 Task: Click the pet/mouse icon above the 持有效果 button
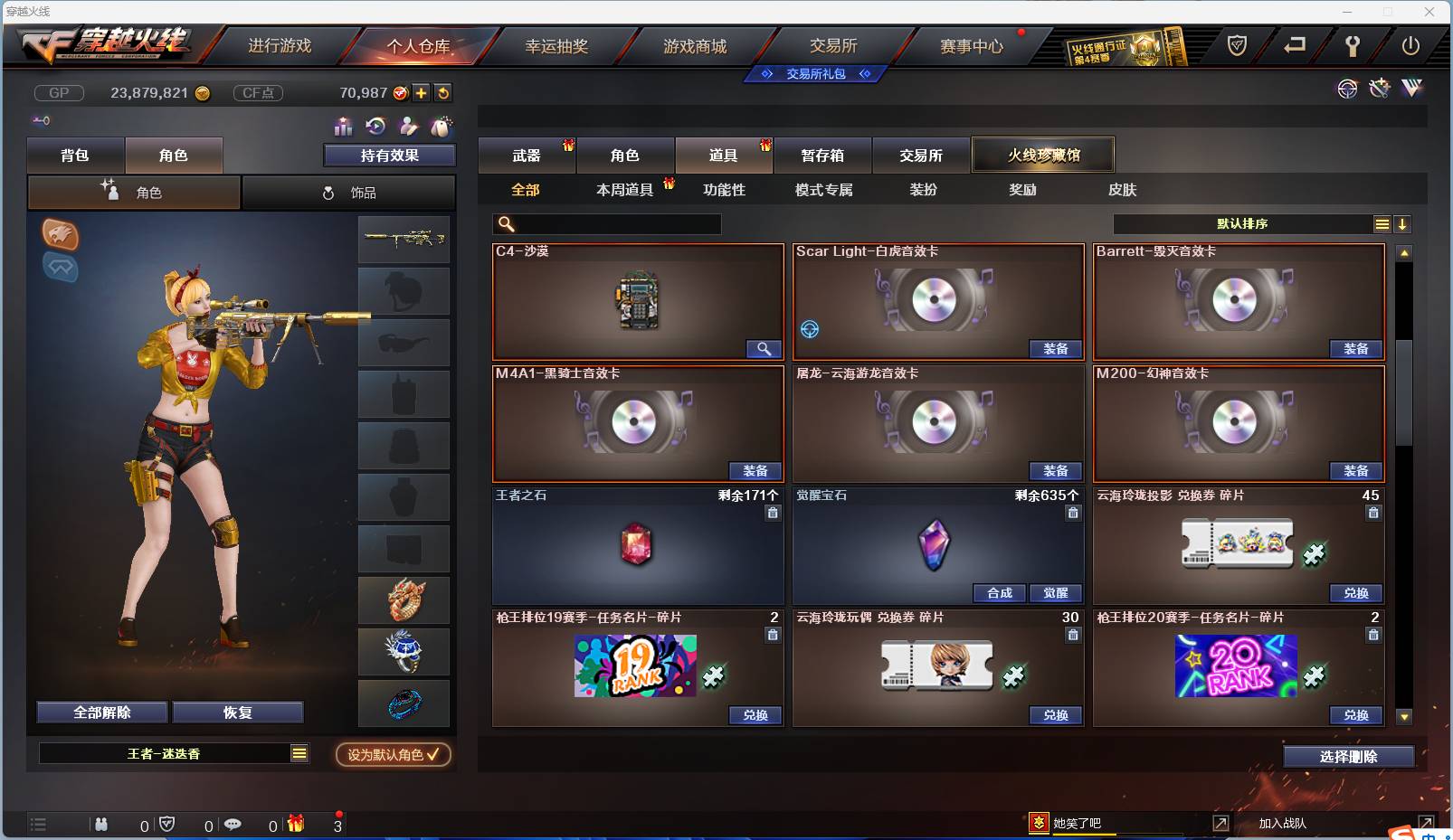442,127
